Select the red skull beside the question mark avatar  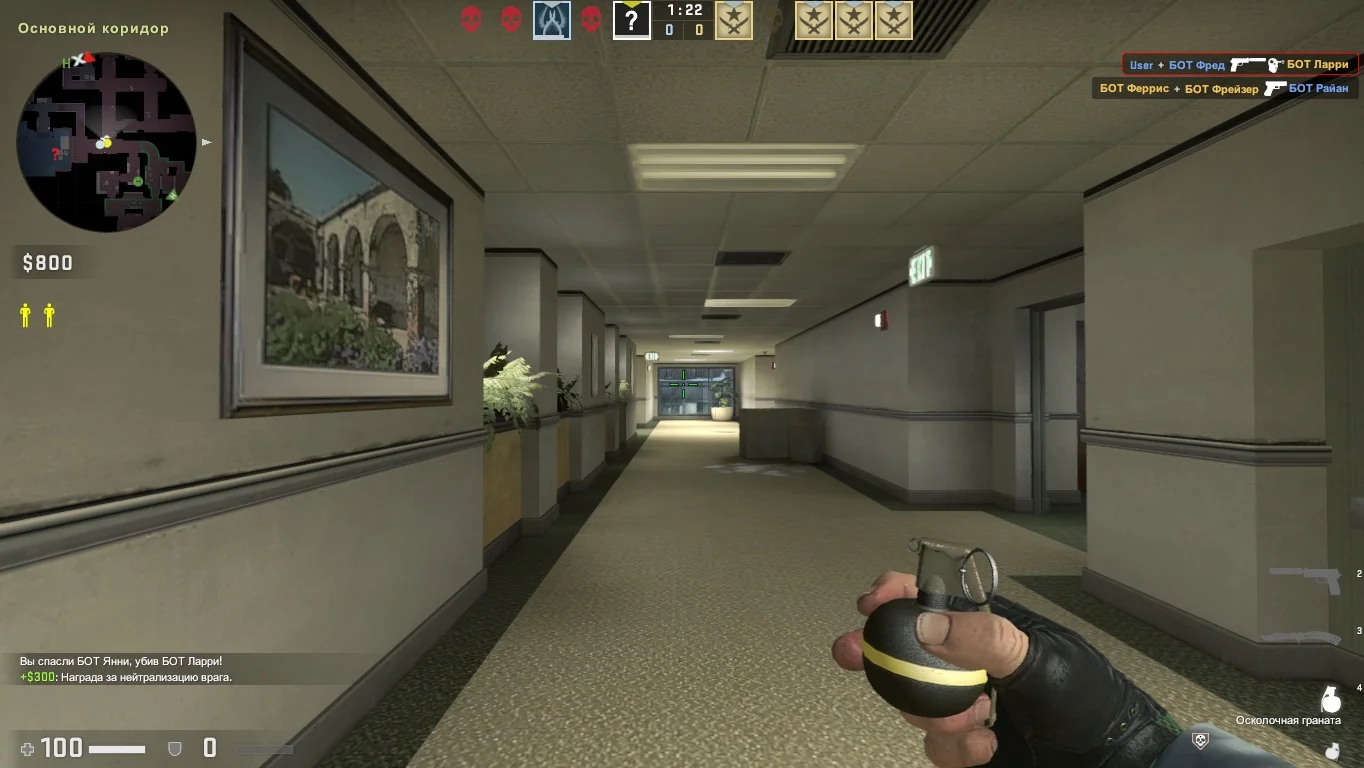coord(591,19)
